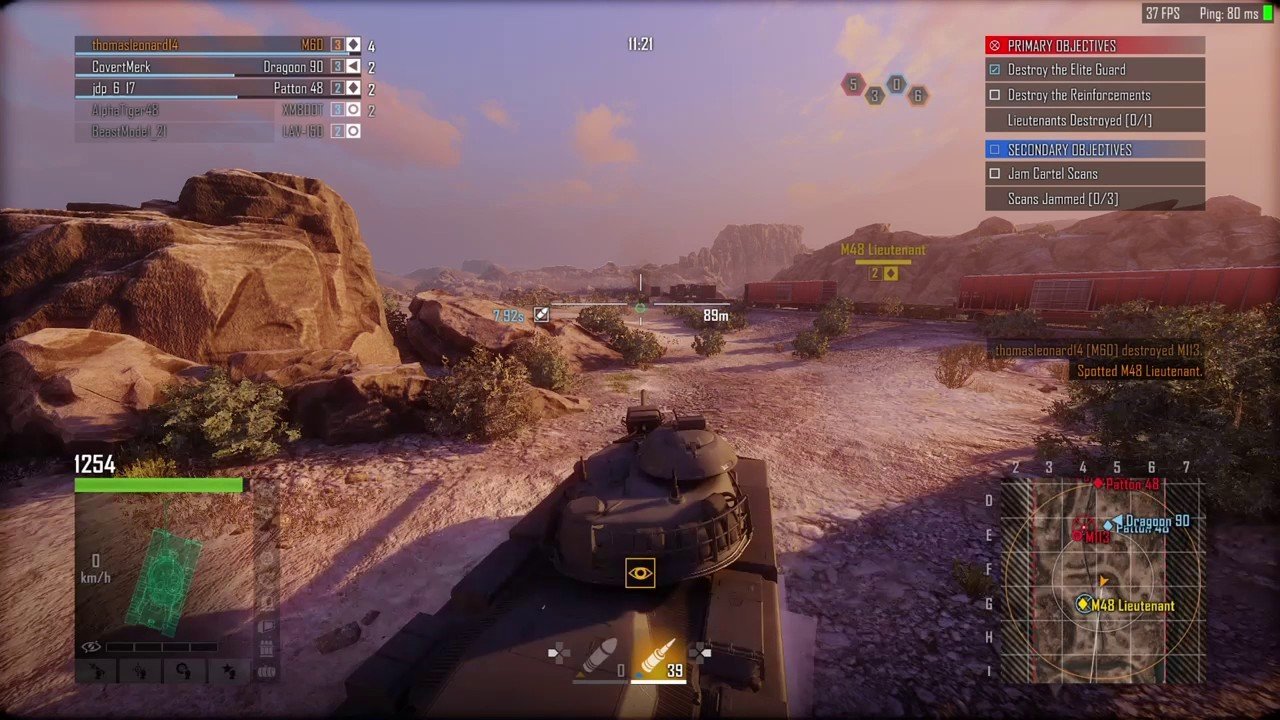1280x720 pixels.
Task: Click the Primary Objectives header
Action: click(1095, 46)
